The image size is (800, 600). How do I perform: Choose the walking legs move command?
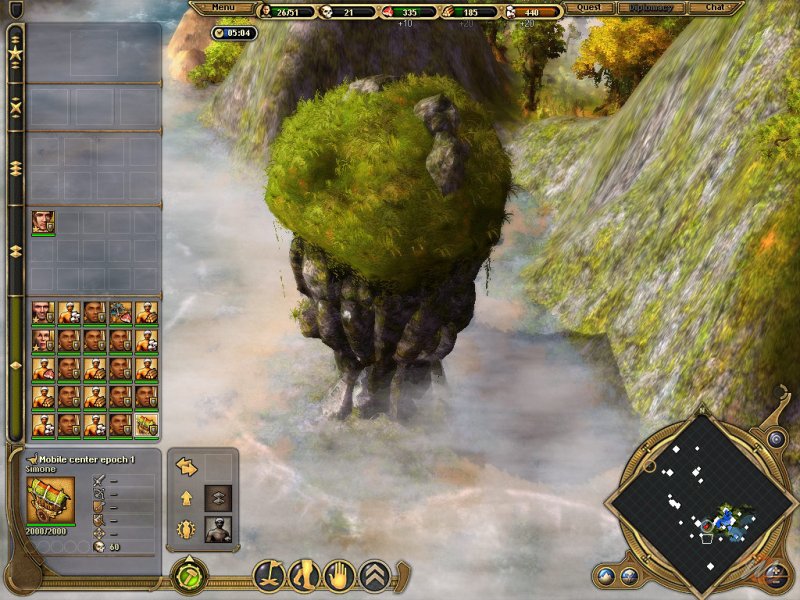(x=304, y=574)
